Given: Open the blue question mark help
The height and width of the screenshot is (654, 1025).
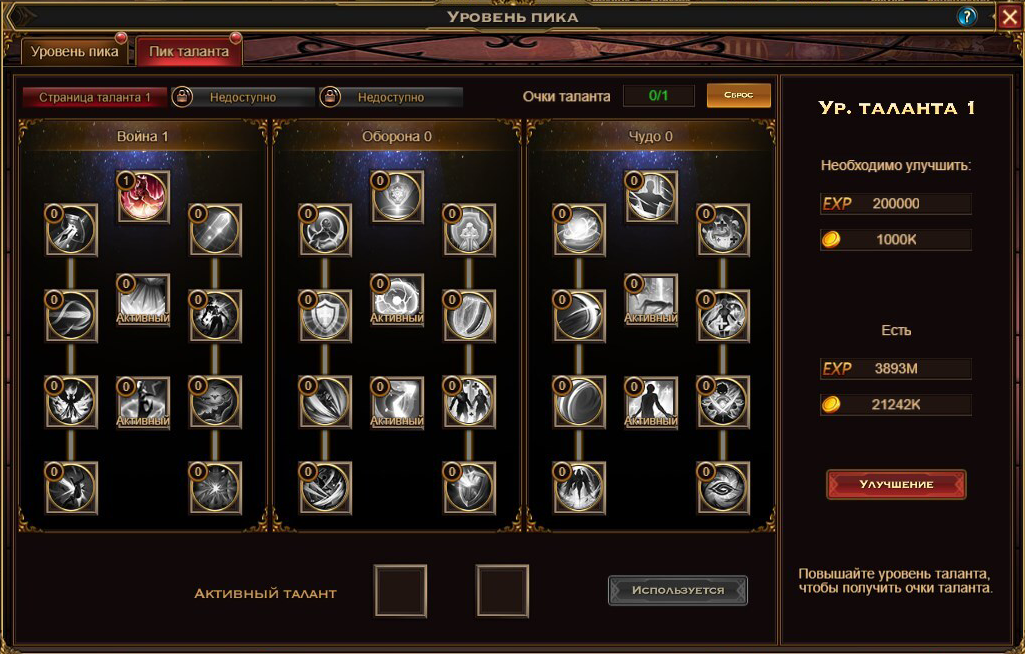Looking at the screenshot, I should (967, 16).
